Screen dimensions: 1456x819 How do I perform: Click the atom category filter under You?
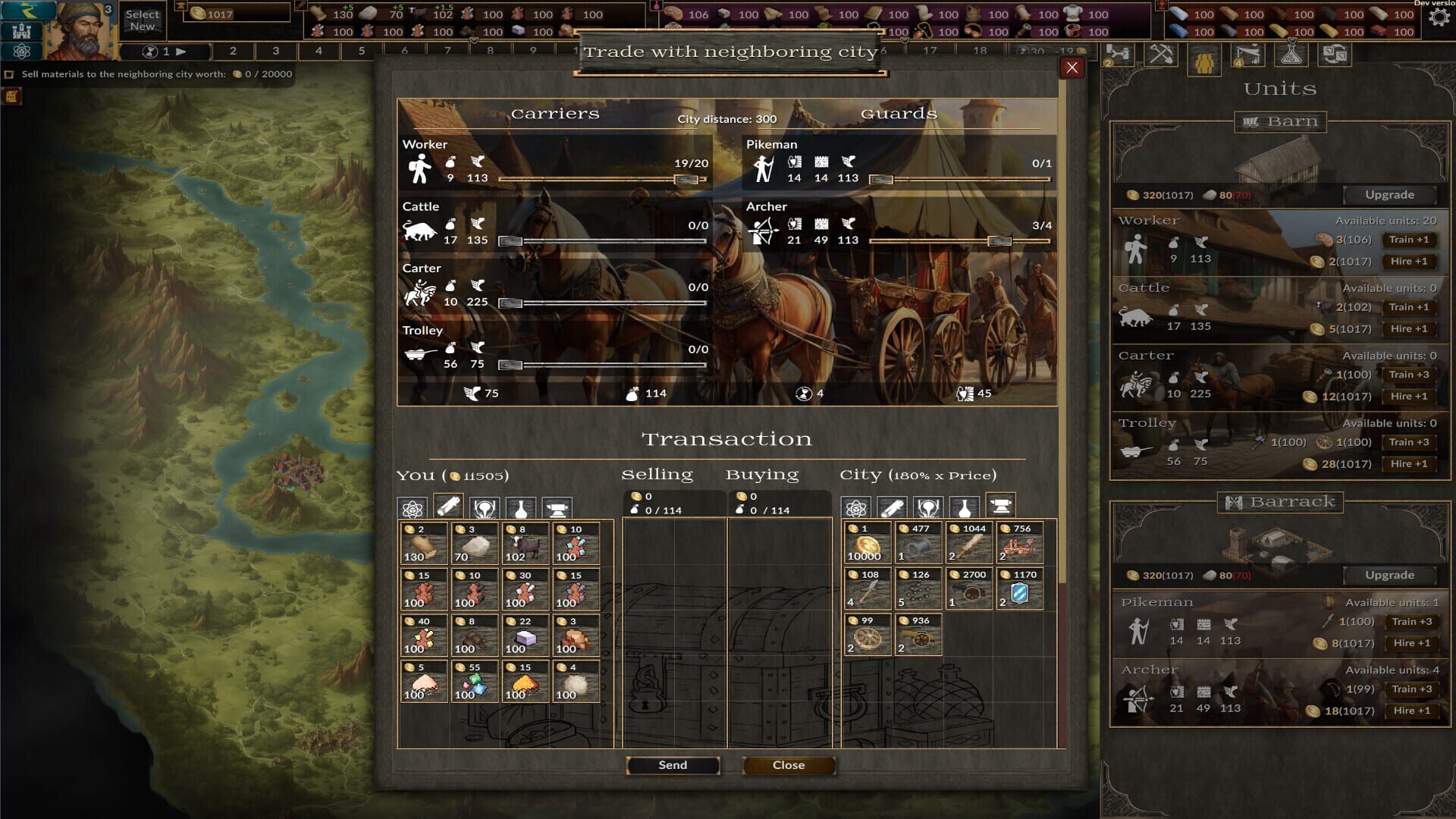pos(412,507)
